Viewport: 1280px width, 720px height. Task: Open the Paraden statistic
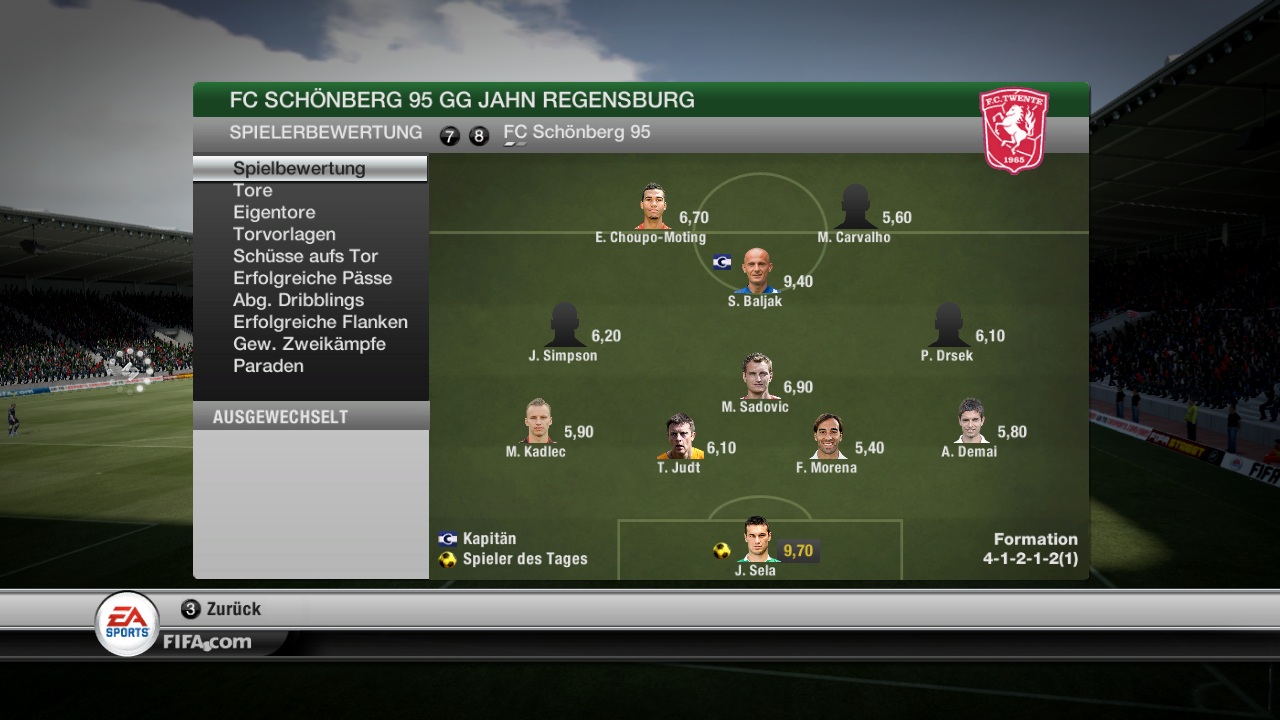268,366
